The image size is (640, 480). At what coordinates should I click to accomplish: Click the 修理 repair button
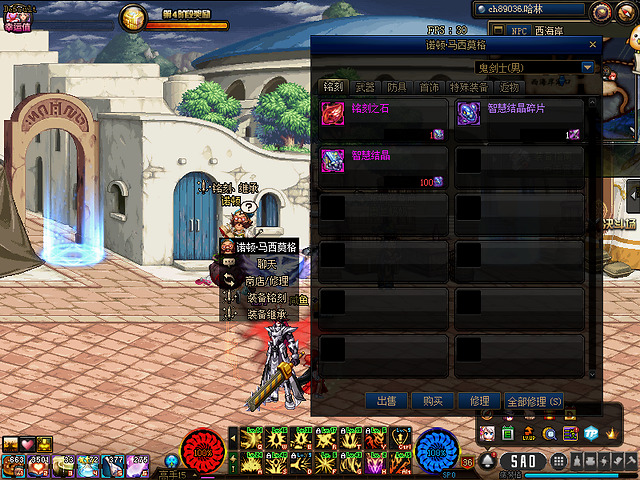478,400
